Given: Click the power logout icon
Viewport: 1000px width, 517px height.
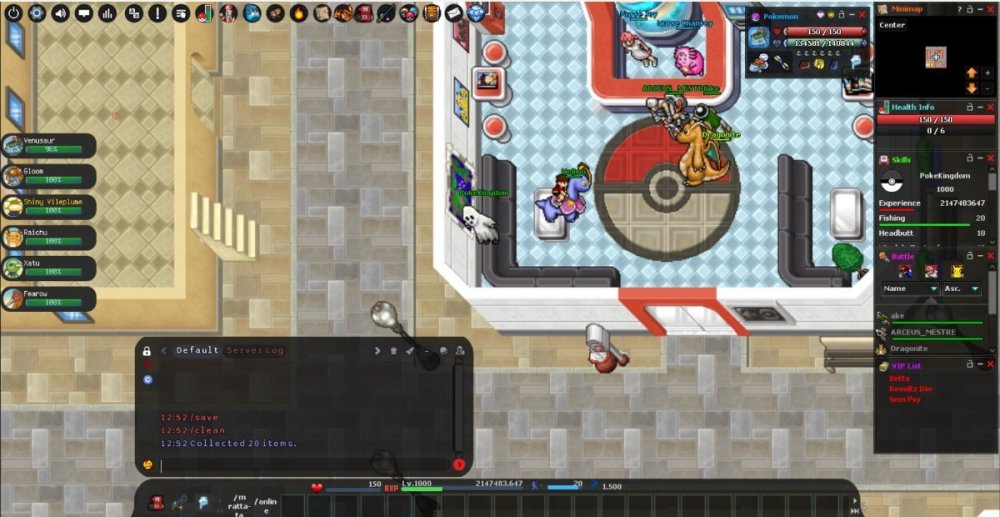Looking at the screenshot, I should coord(13,13).
